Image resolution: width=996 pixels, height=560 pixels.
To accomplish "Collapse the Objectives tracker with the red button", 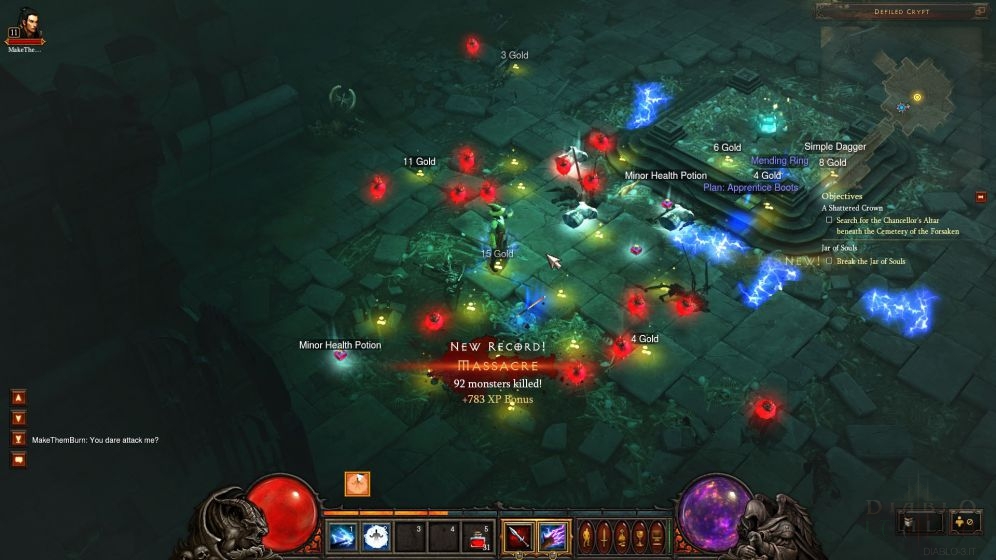I will click(980, 197).
